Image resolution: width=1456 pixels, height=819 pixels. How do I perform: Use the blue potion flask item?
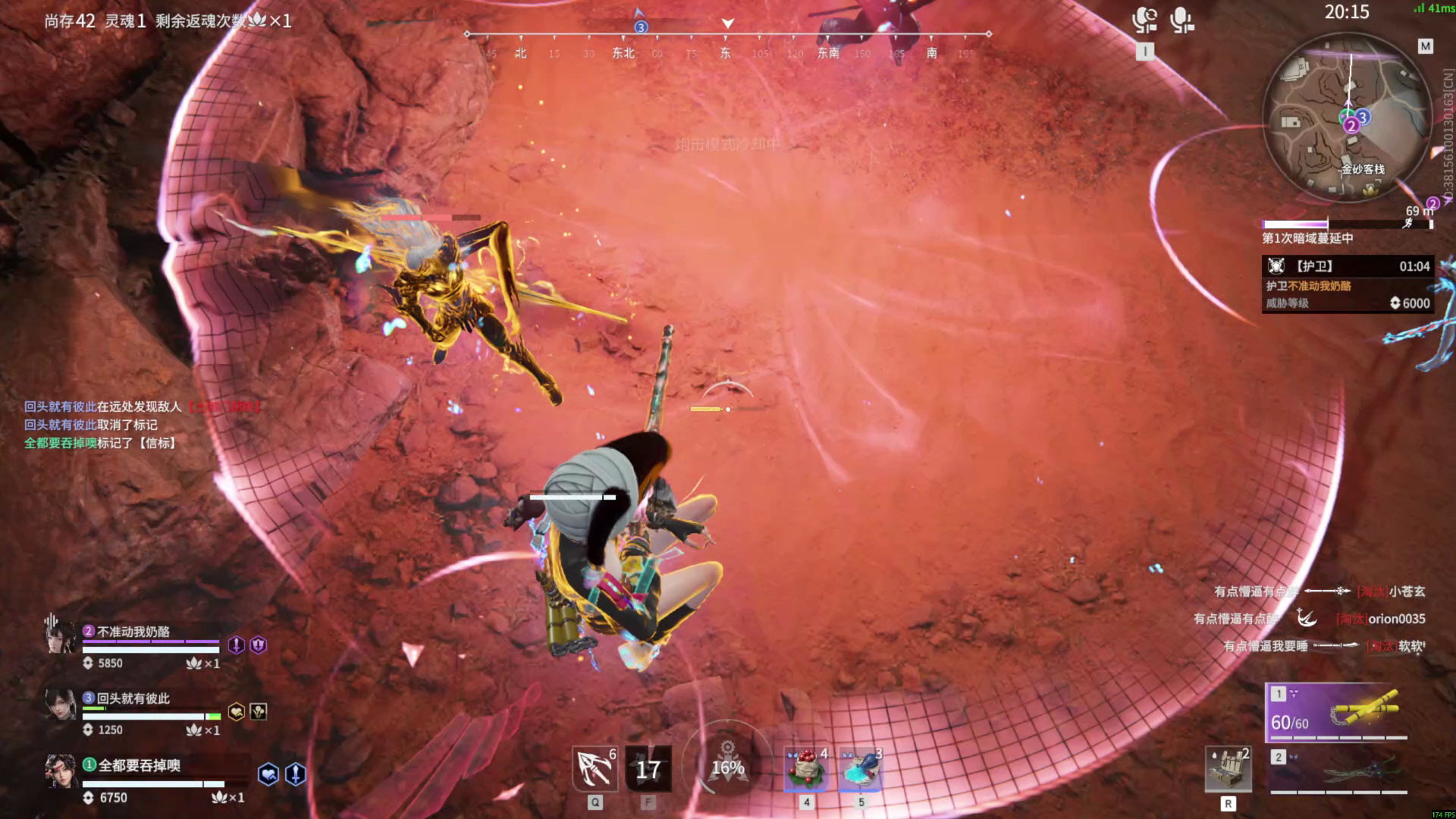pos(861,769)
